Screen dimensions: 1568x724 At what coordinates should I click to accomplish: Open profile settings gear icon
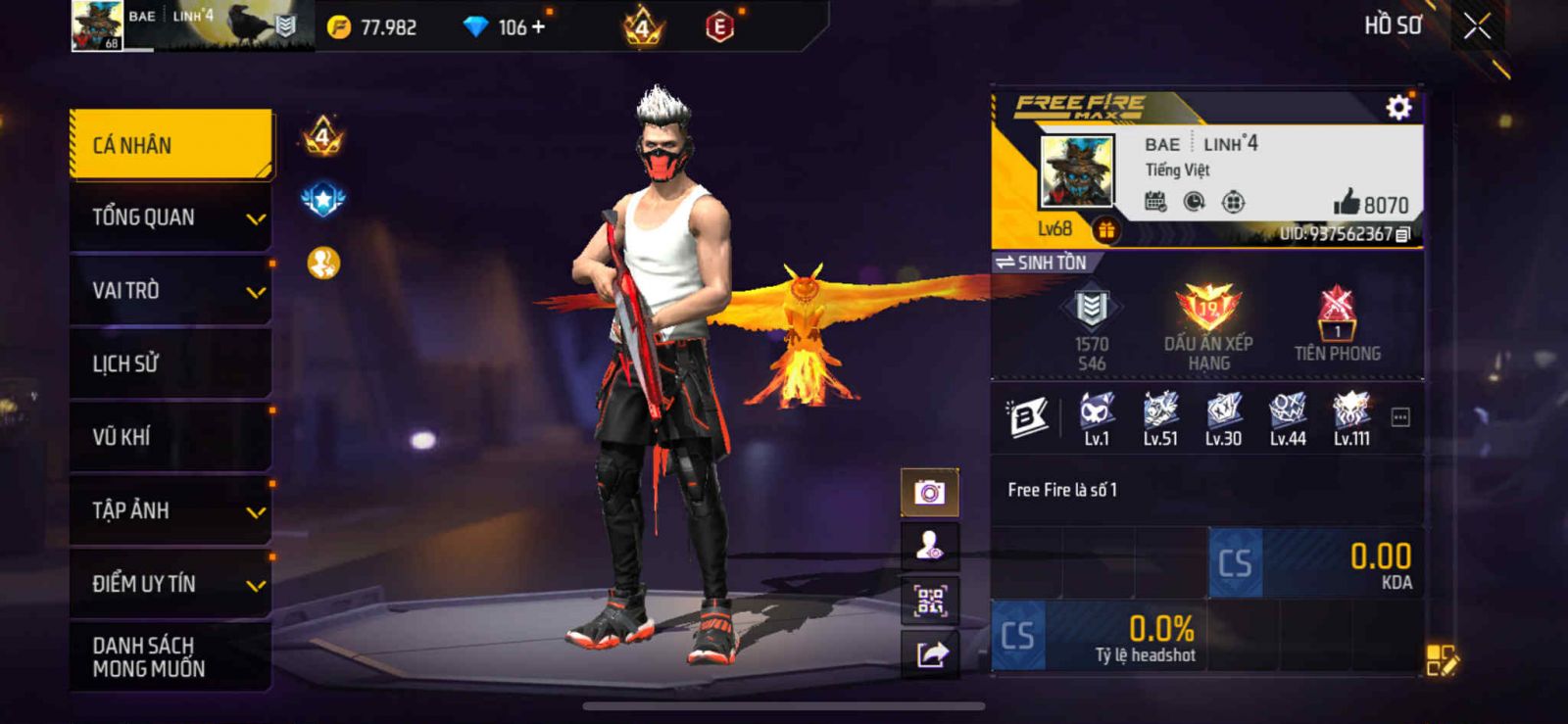(1398, 107)
